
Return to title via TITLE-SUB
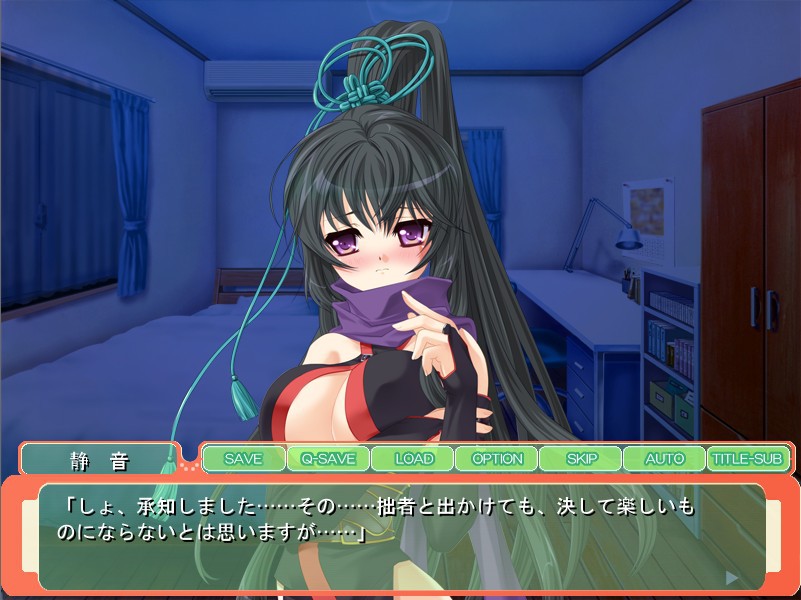(x=748, y=459)
